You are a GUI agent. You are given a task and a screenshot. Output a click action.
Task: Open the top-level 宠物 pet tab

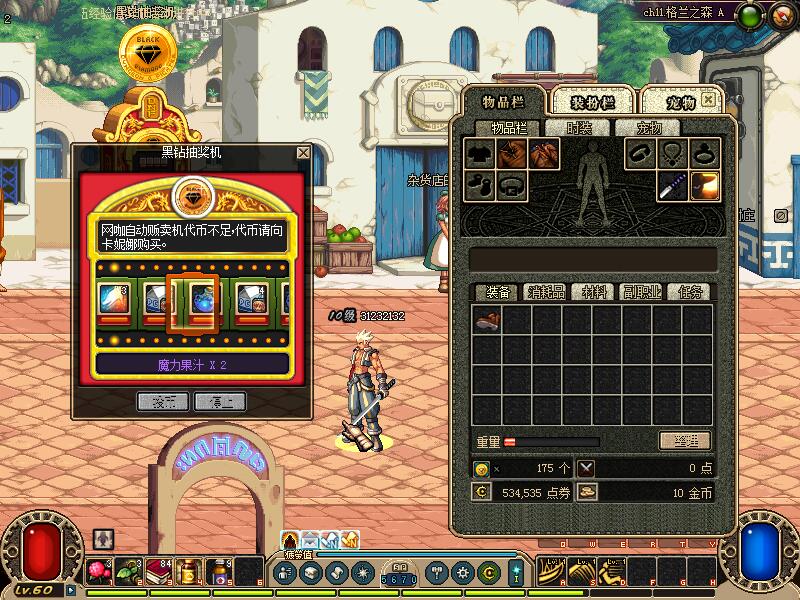(676, 102)
